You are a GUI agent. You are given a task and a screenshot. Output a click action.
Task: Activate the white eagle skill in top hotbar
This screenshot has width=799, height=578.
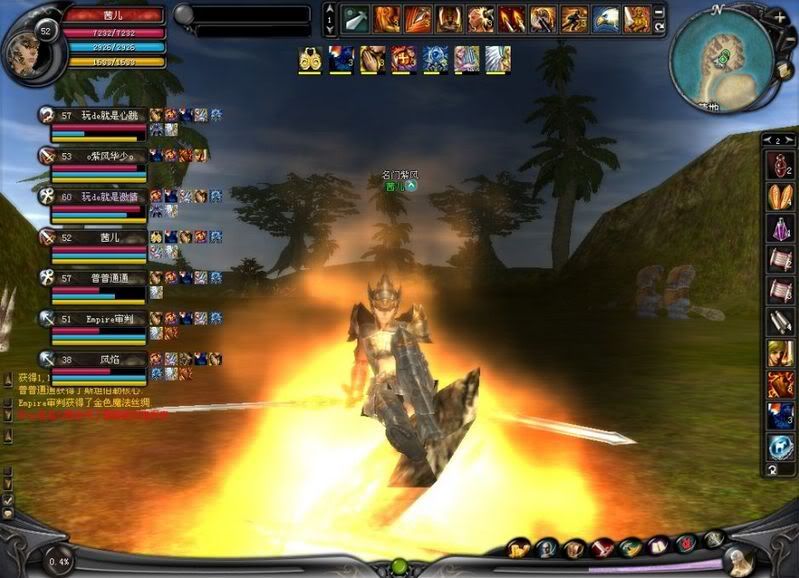point(605,18)
